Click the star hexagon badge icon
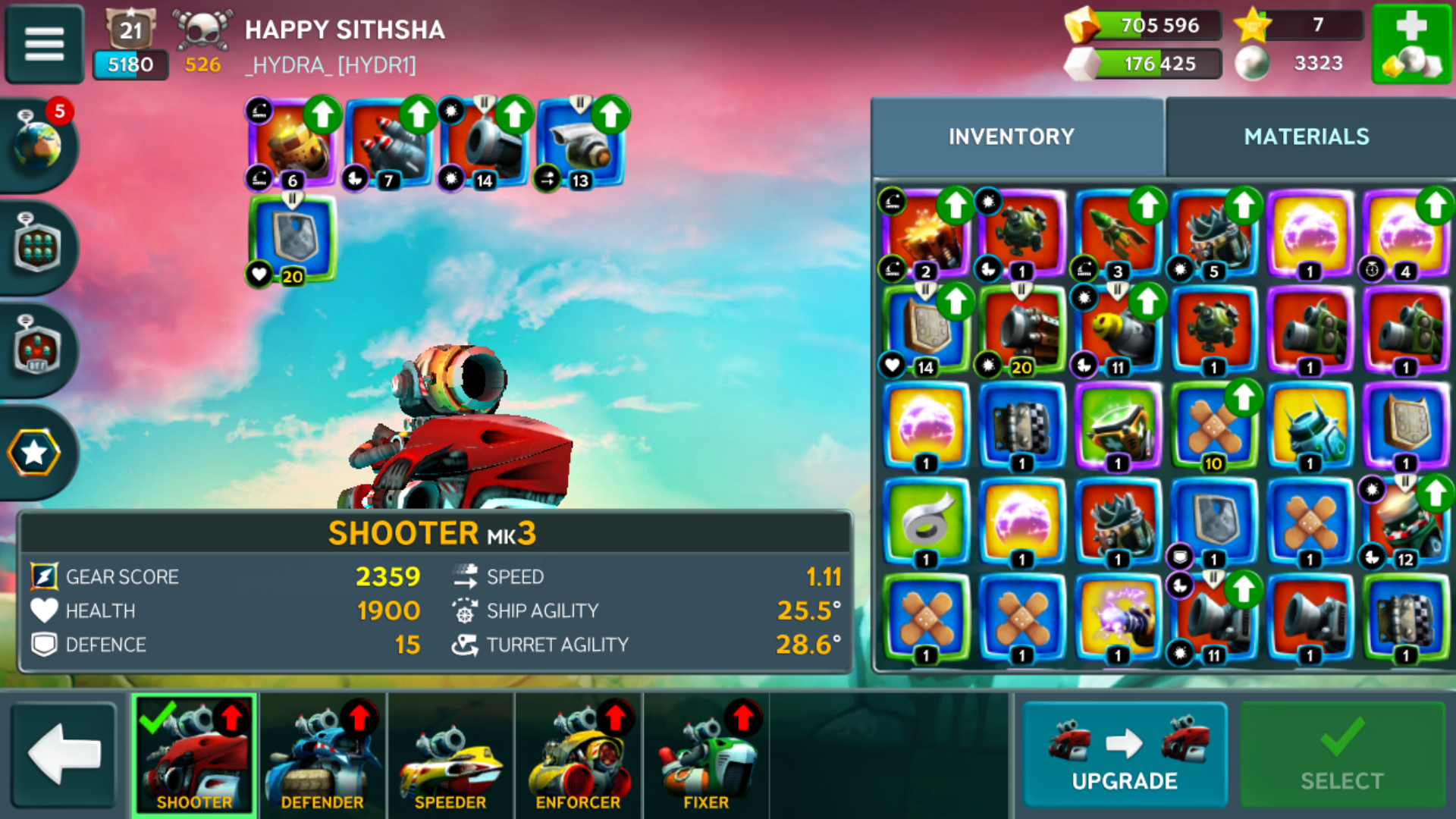This screenshot has height=819, width=1456. click(34, 453)
